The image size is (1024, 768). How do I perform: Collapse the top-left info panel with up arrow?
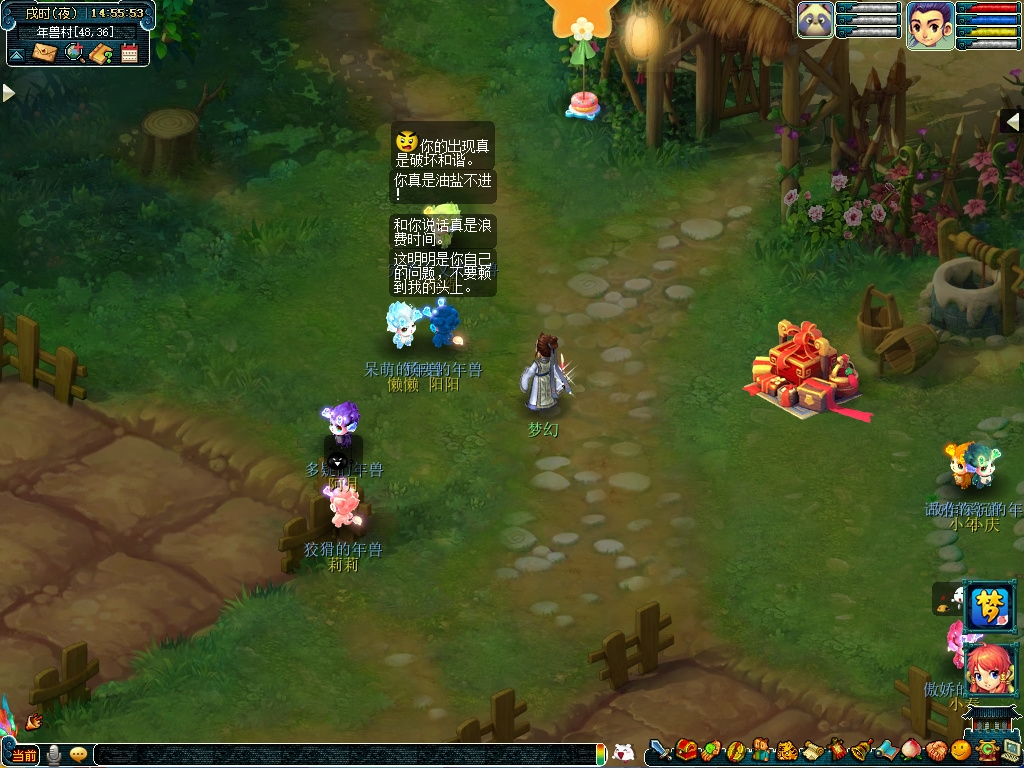17,53
